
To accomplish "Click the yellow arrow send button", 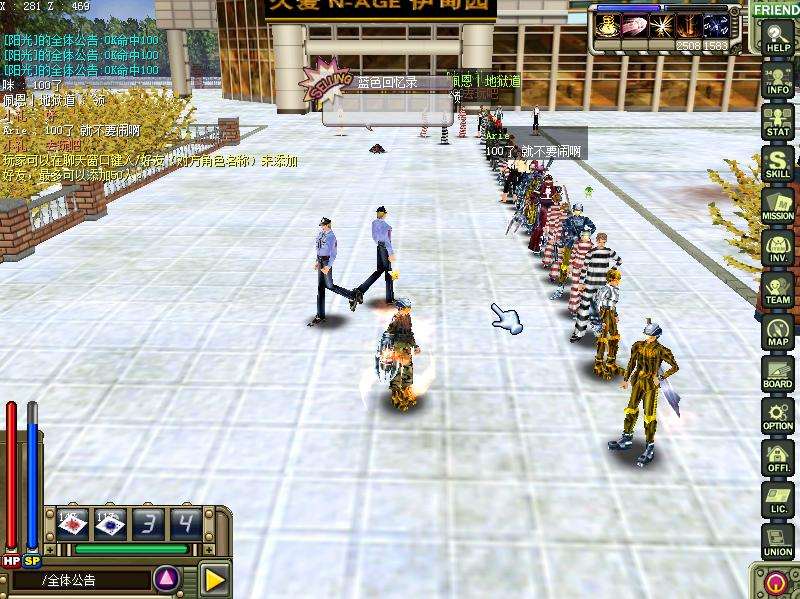I will coord(214,578).
